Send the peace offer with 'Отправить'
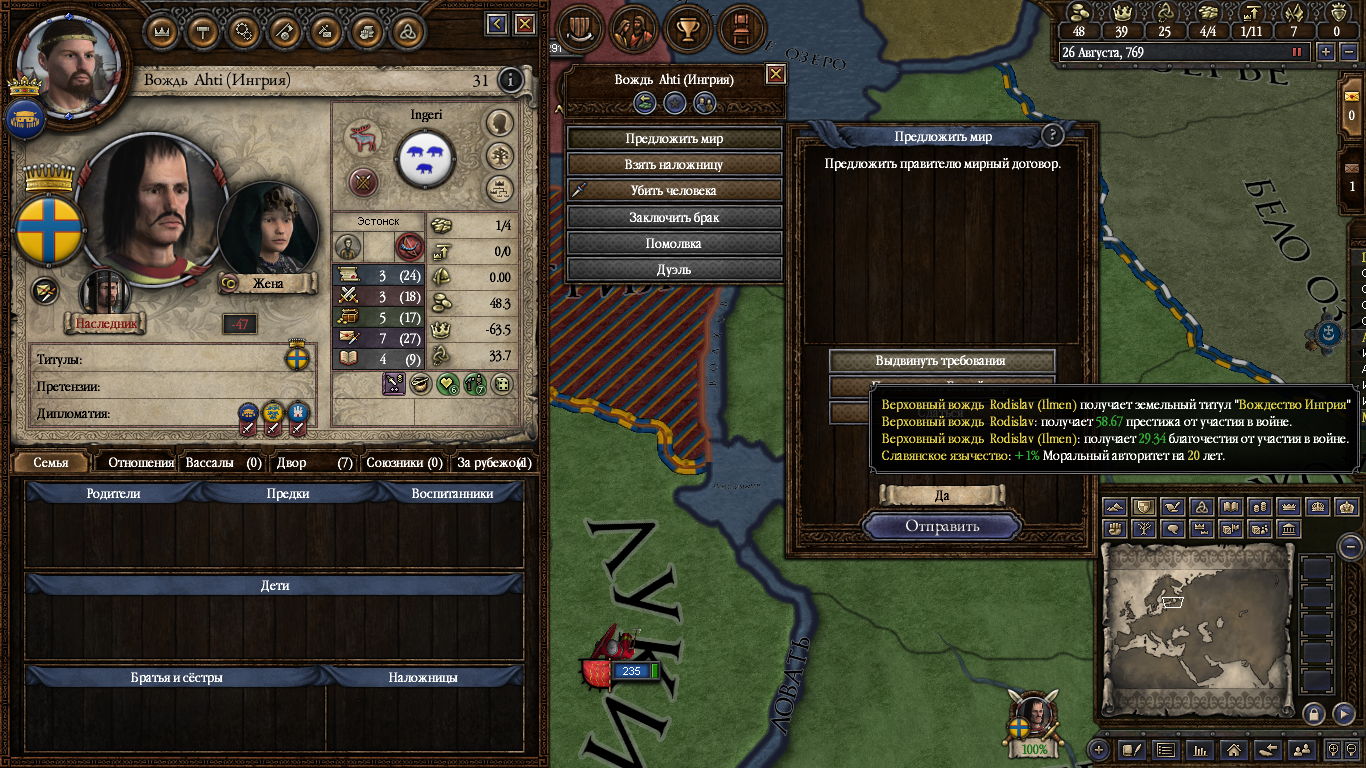Image resolution: width=1366 pixels, height=768 pixels. [942, 526]
